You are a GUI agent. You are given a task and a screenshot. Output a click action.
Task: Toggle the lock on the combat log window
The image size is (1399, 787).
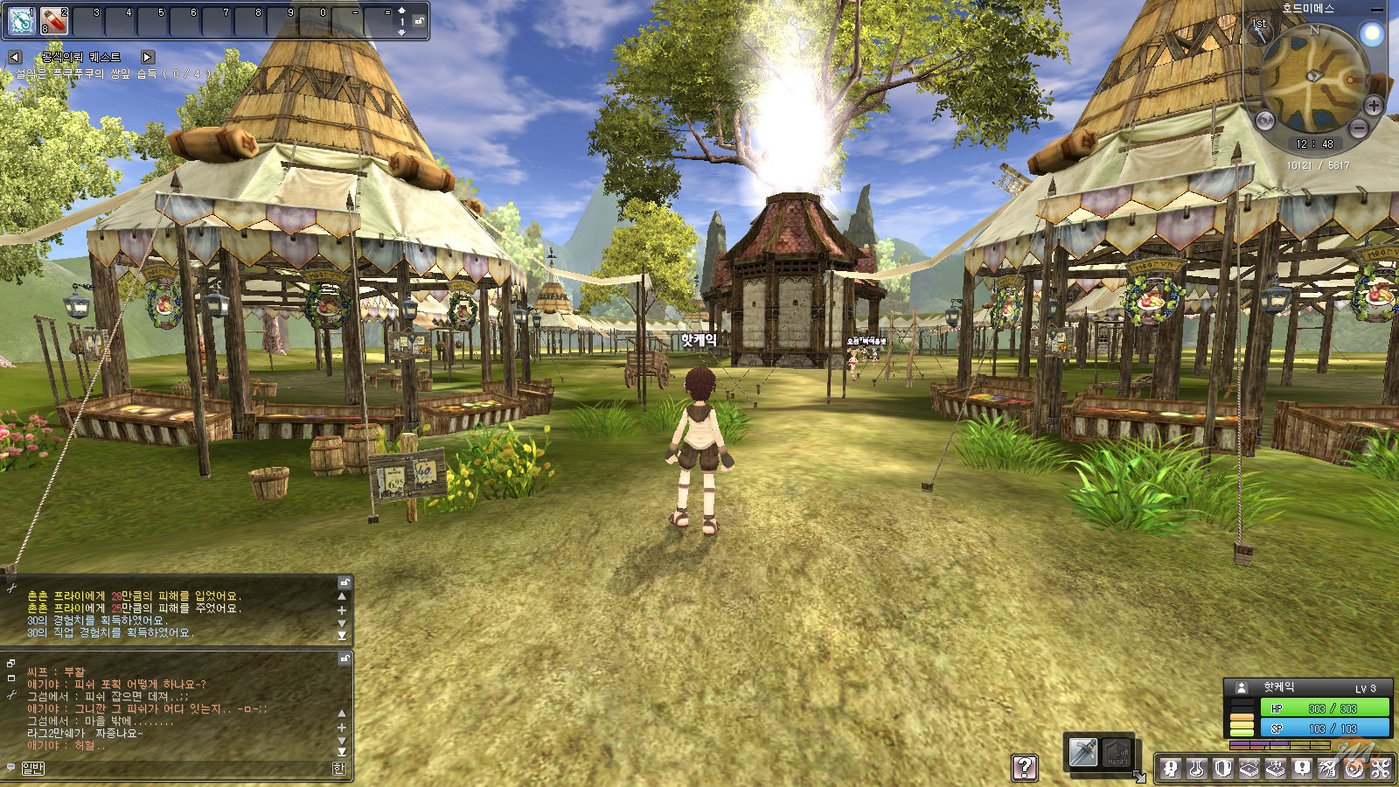[344, 583]
